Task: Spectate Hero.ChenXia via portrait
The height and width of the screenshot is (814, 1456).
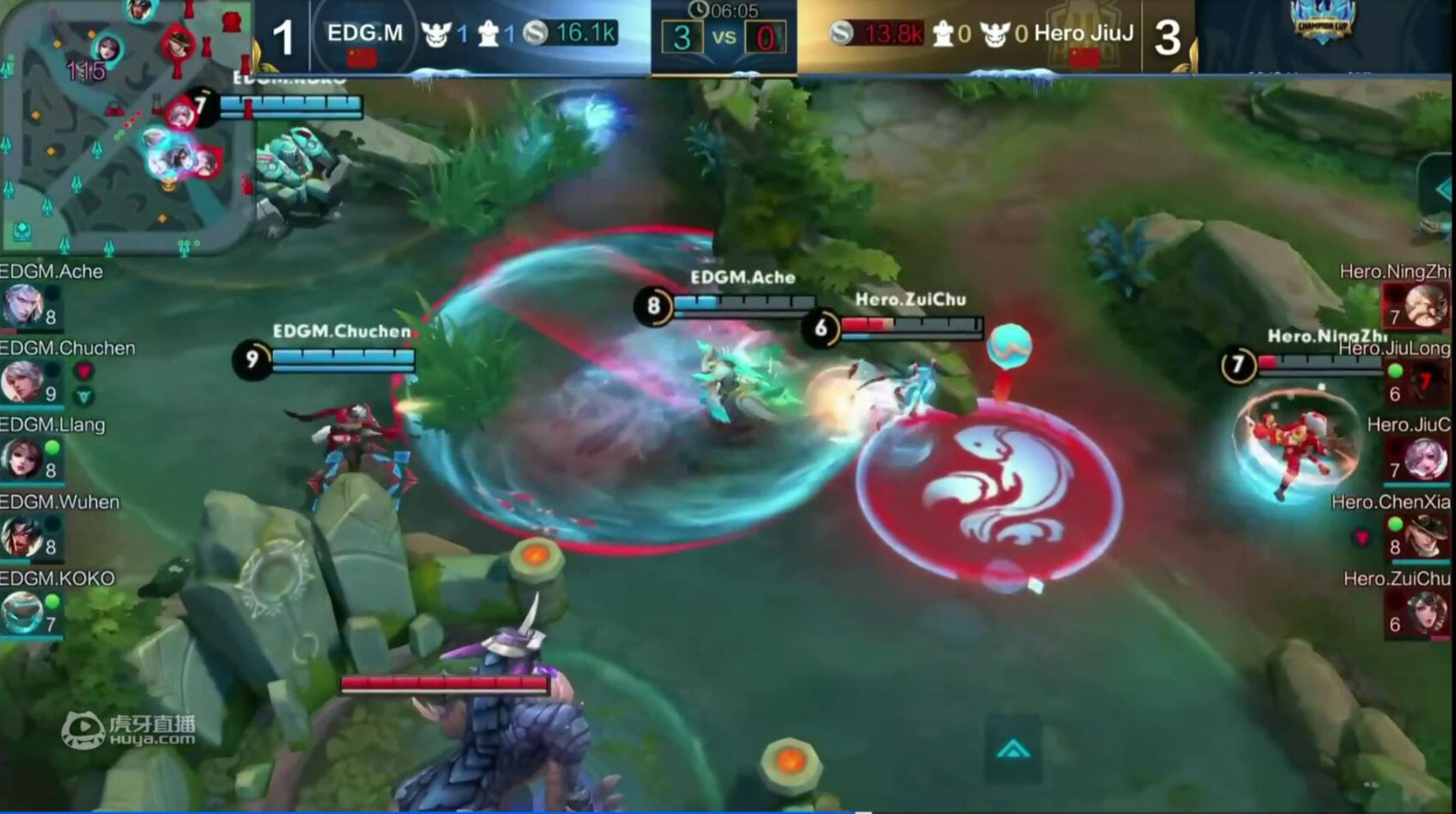Action: [x=1425, y=535]
